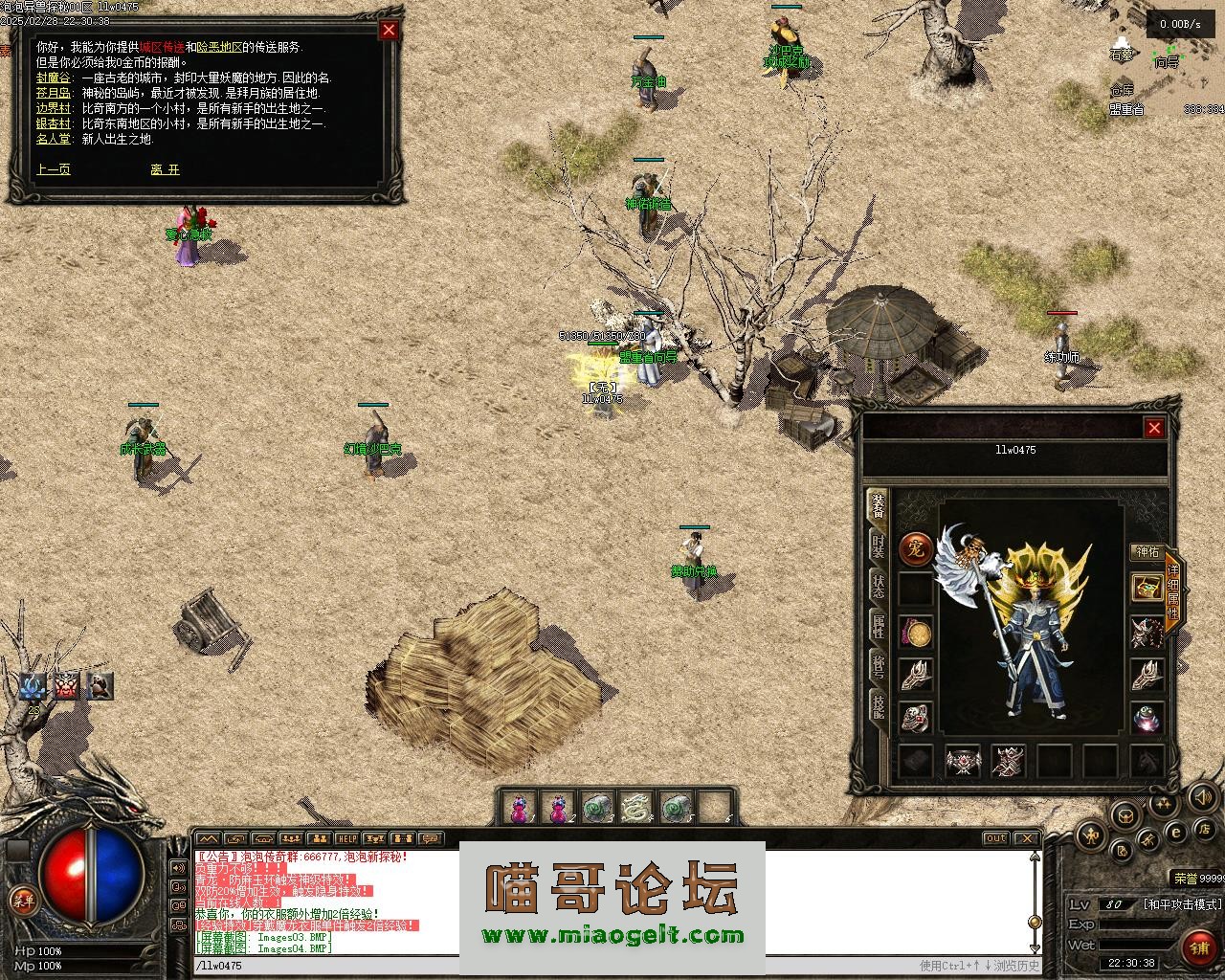Select 苍月岛 as teleport destination
Image resolution: width=1225 pixels, height=980 pixels.
[53, 93]
